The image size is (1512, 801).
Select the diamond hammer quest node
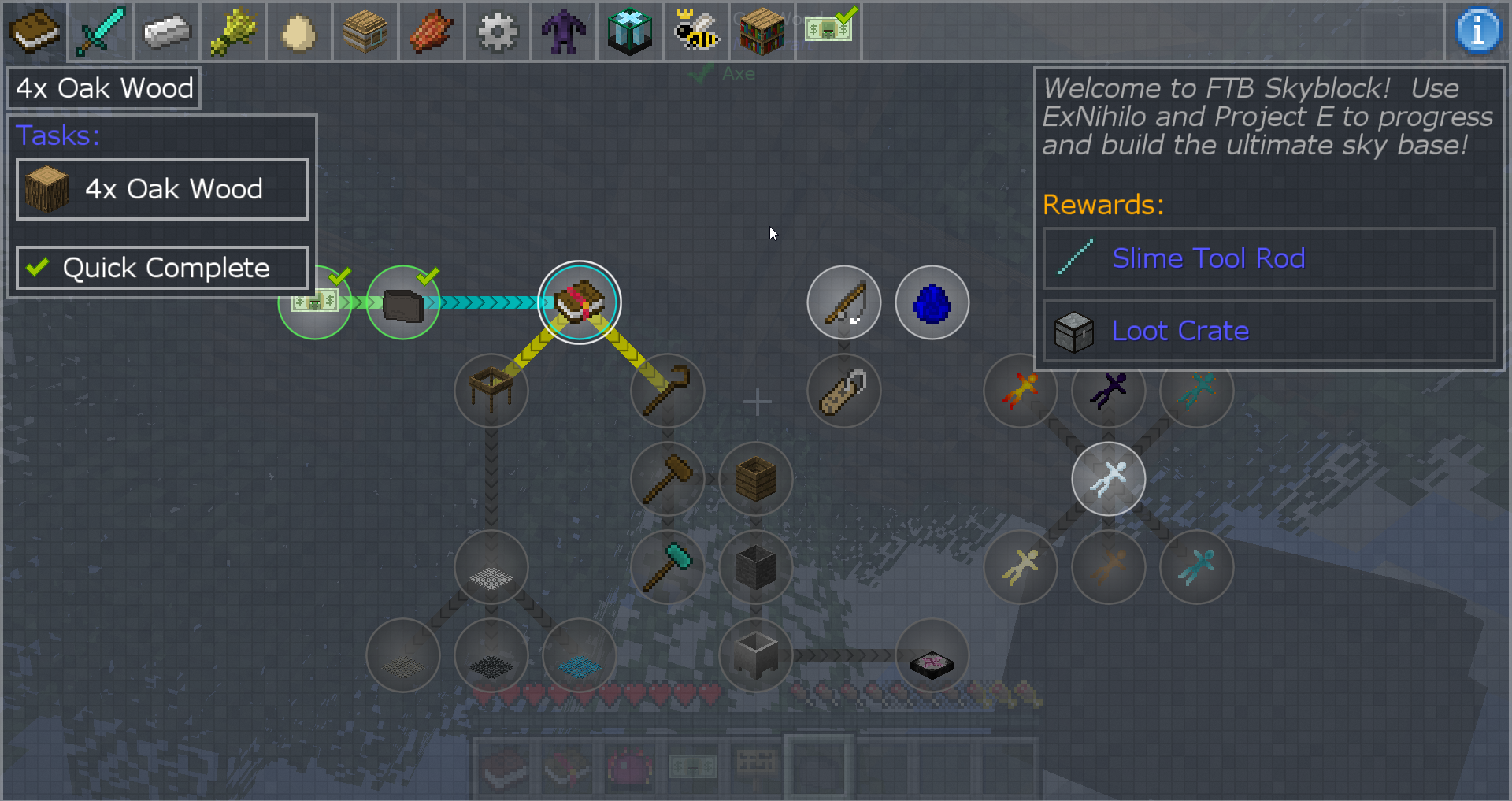[668, 567]
